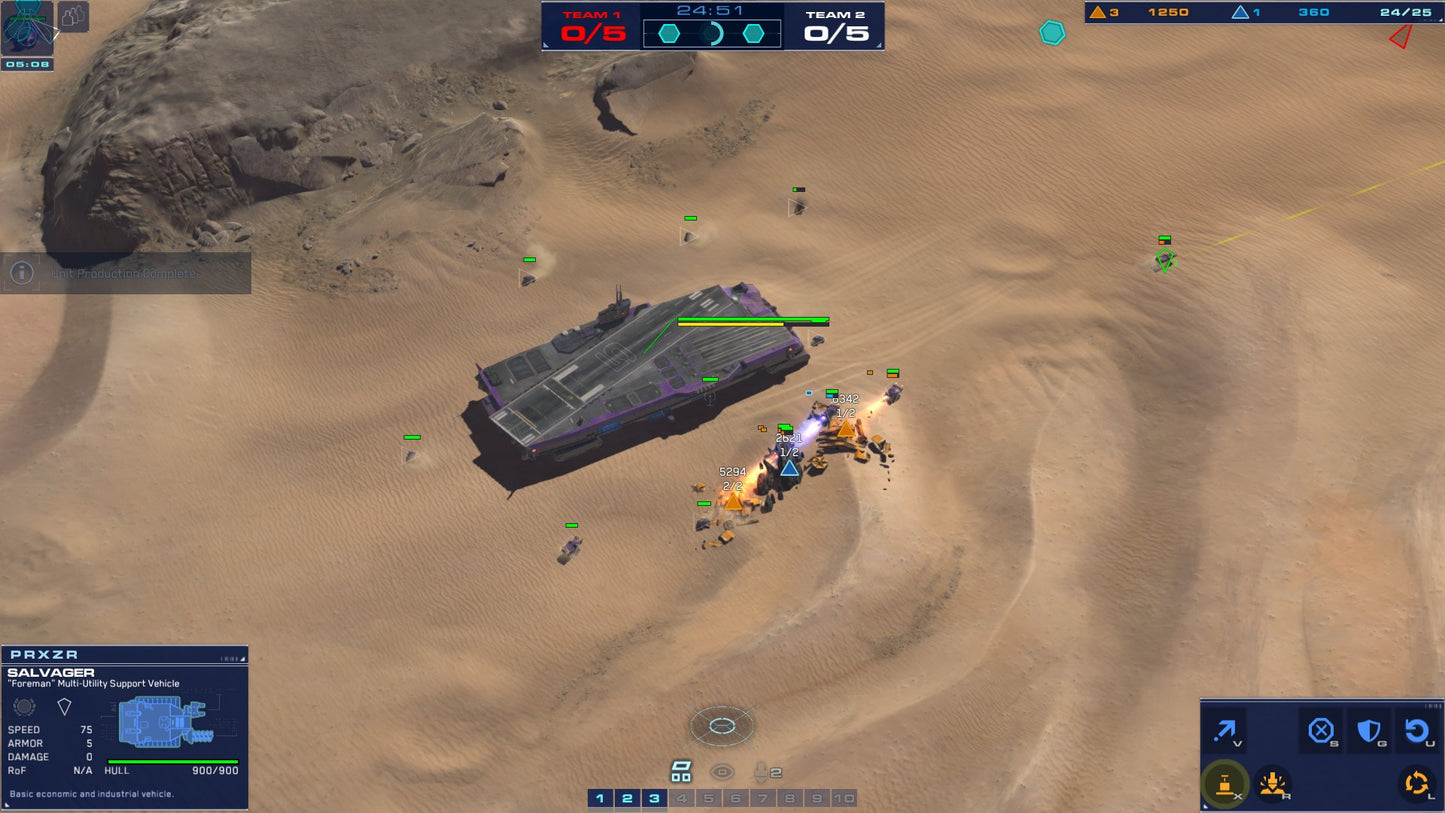
Task: Open the players panel icon beside minimap
Action: point(73,17)
